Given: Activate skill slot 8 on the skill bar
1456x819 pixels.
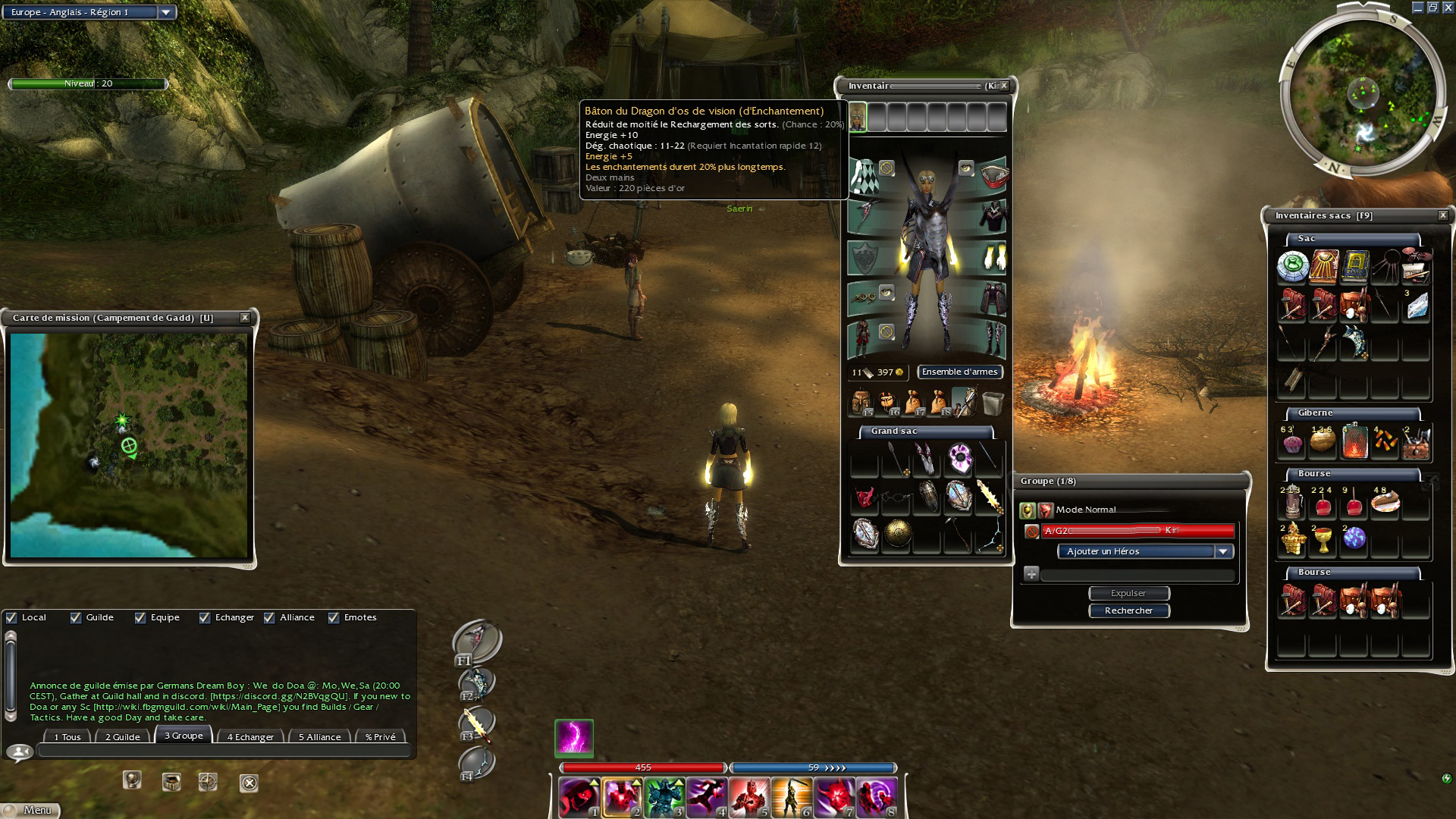Looking at the screenshot, I should point(877,798).
